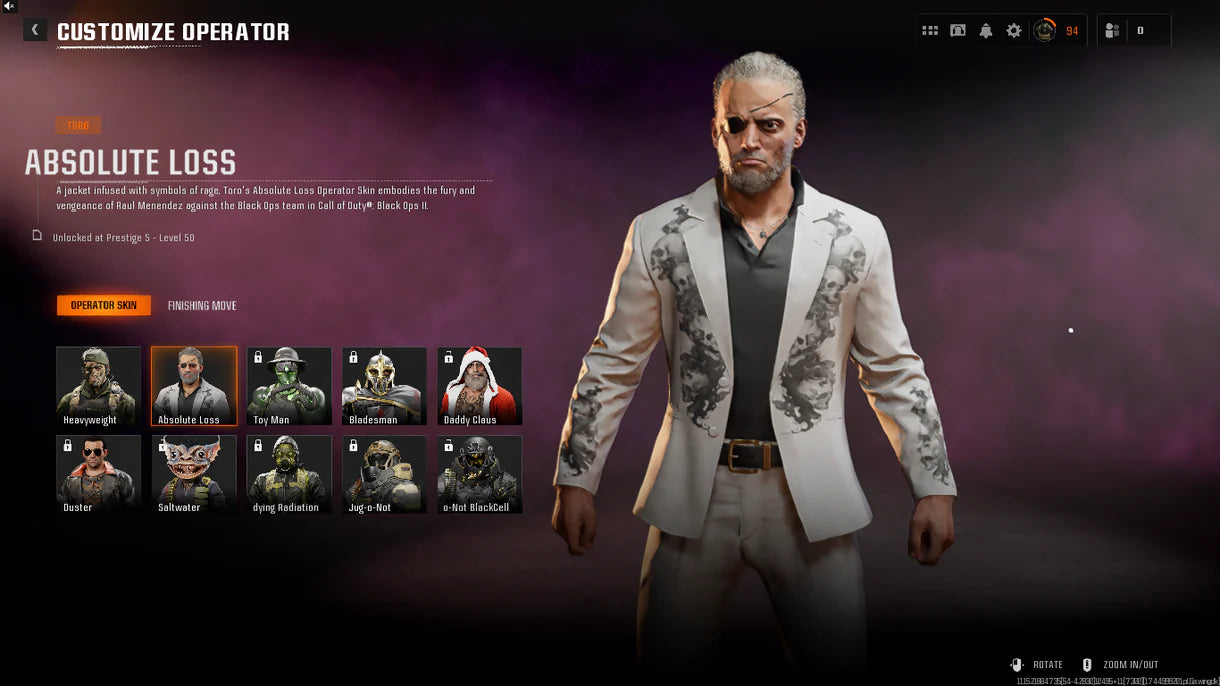Select the Heavyweight operator skin
The image size is (1220, 686).
[98, 386]
